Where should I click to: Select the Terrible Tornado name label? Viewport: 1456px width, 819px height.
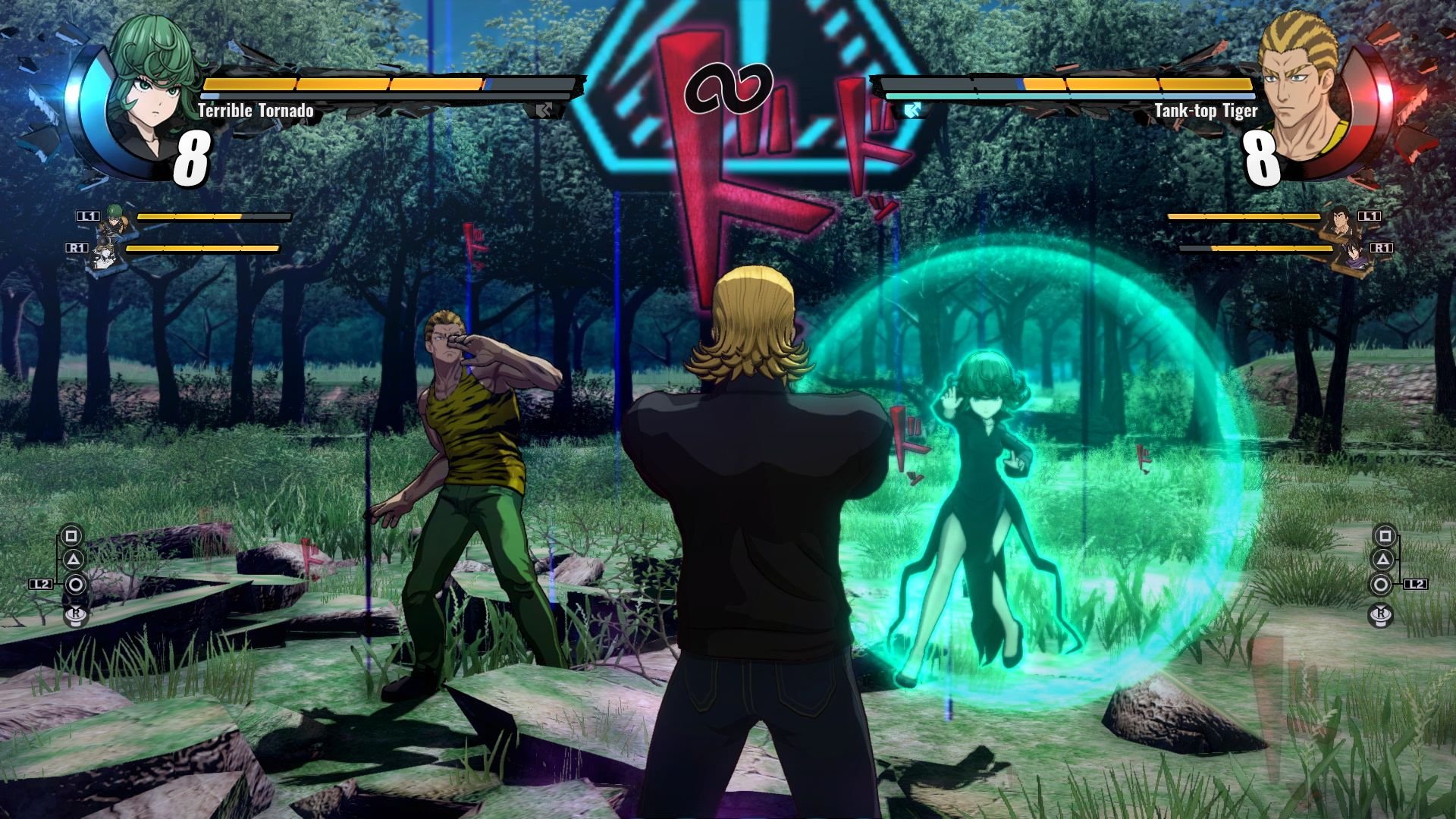pos(254,110)
